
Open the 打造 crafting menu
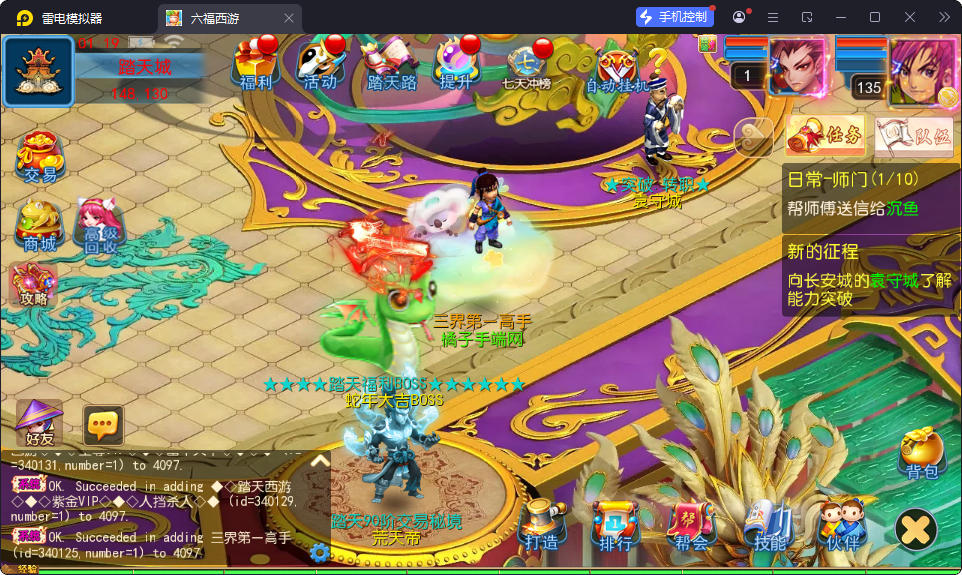tap(541, 526)
